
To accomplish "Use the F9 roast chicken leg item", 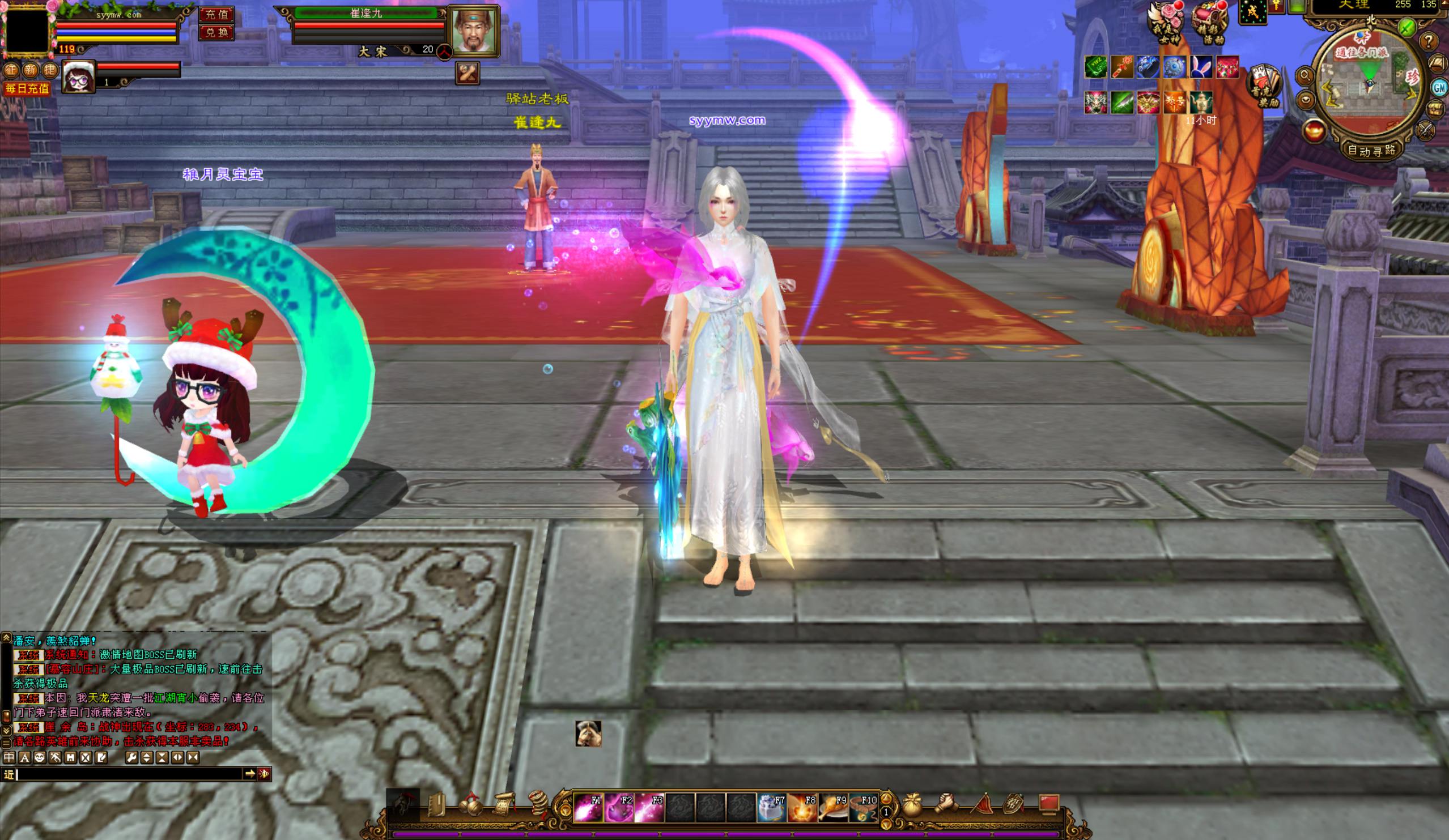I will [832, 808].
